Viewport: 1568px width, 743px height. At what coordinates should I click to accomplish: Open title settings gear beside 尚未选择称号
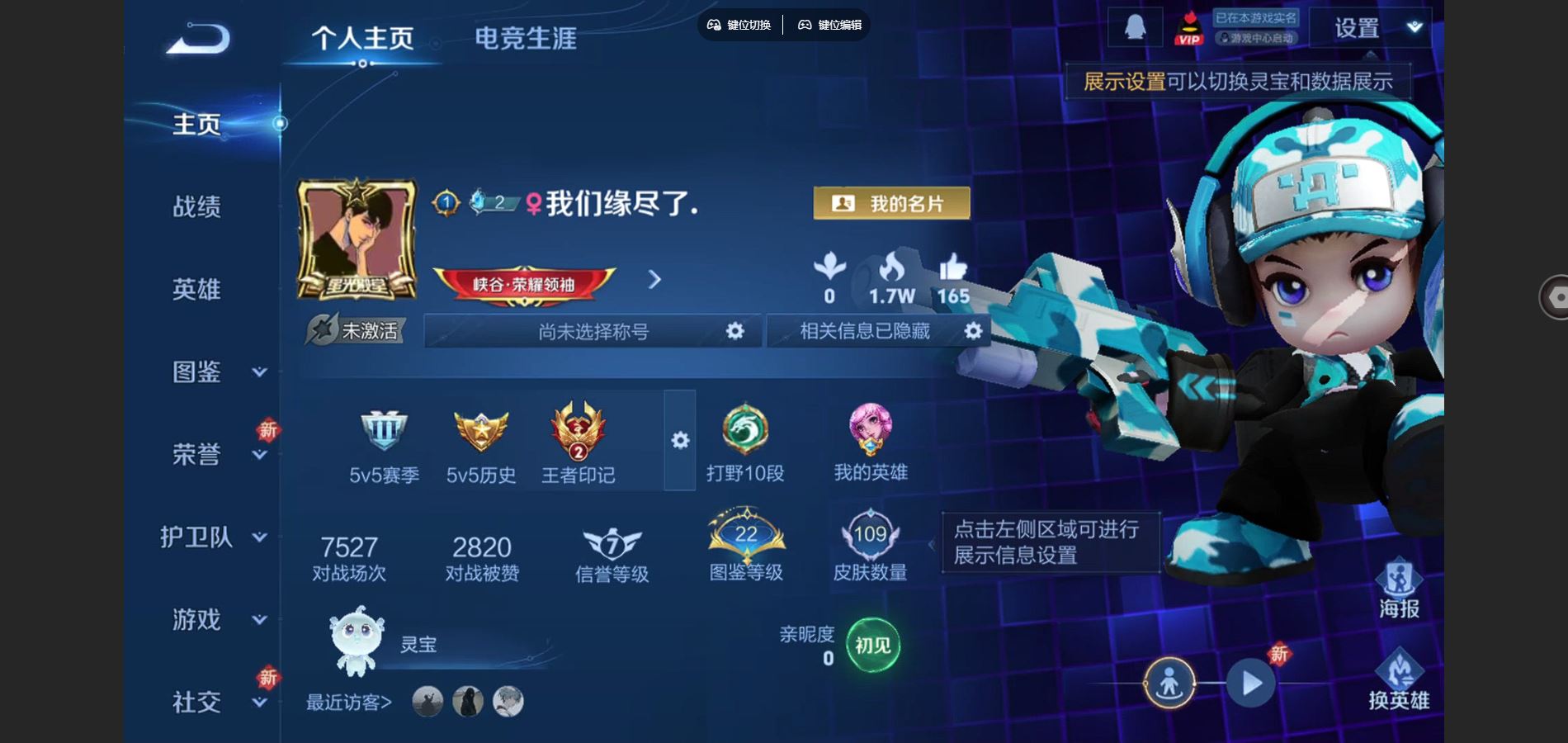pos(735,331)
